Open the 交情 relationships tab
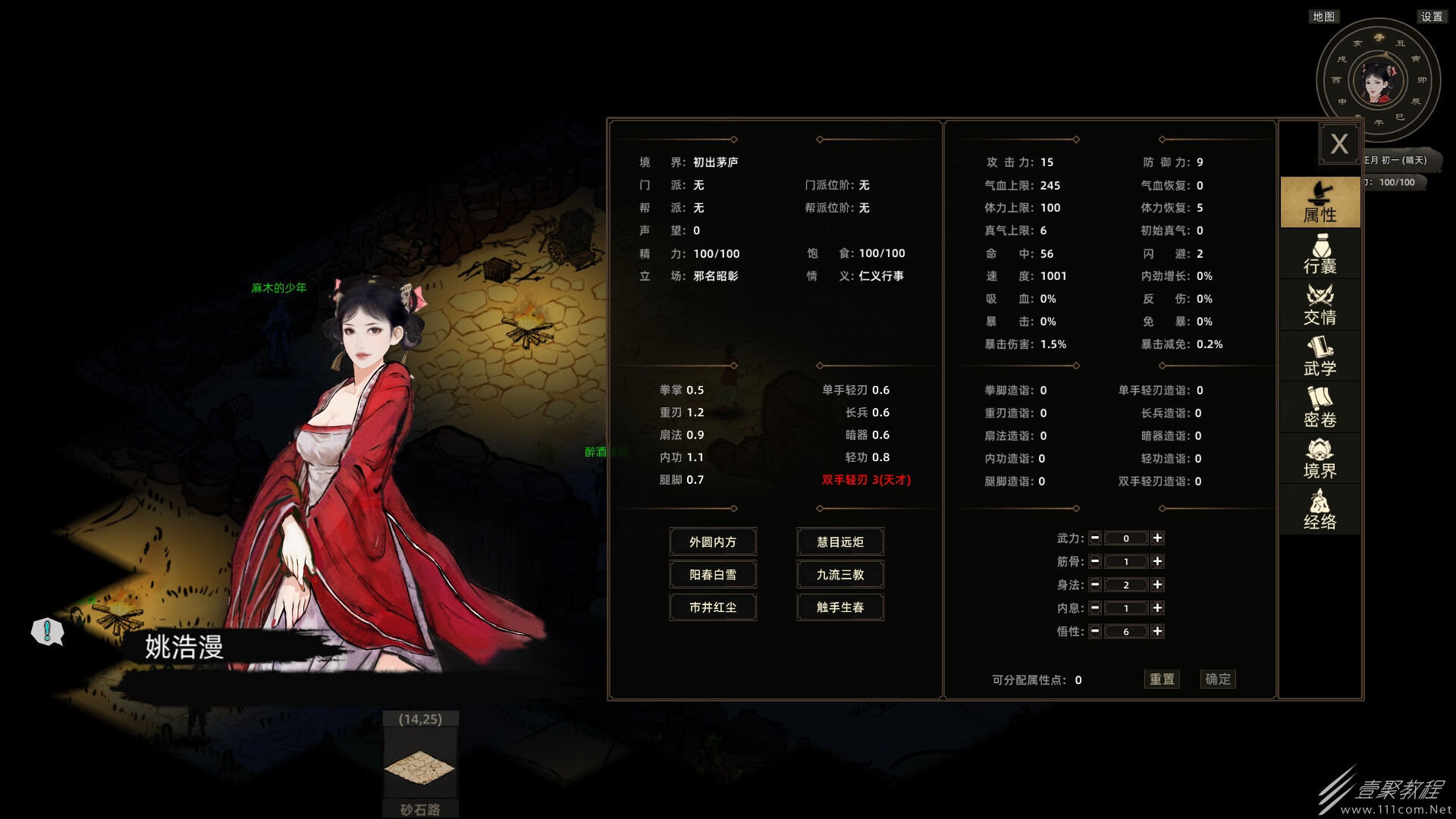 1319,305
